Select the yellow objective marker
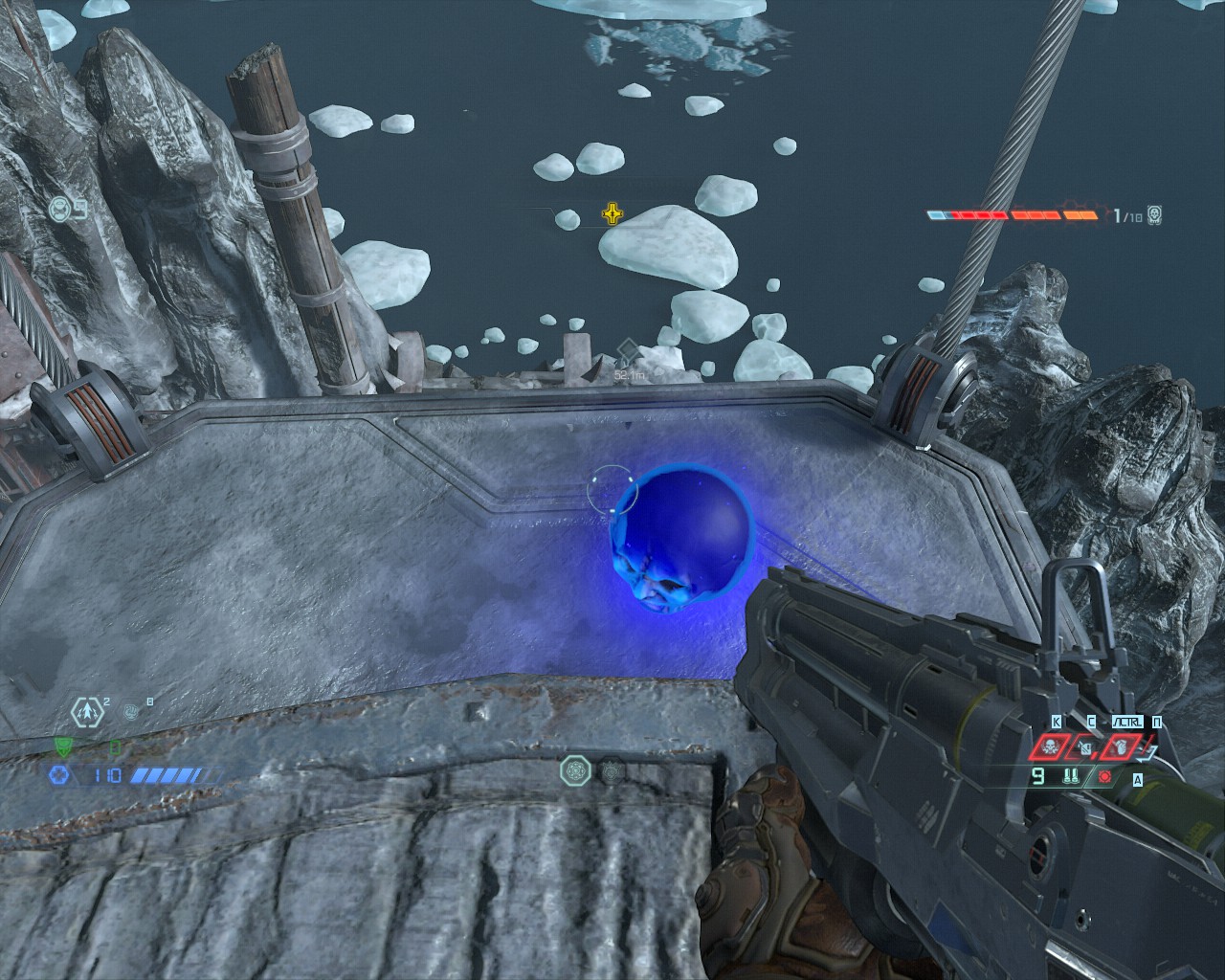1225x980 pixels. [x=611, y=213]
